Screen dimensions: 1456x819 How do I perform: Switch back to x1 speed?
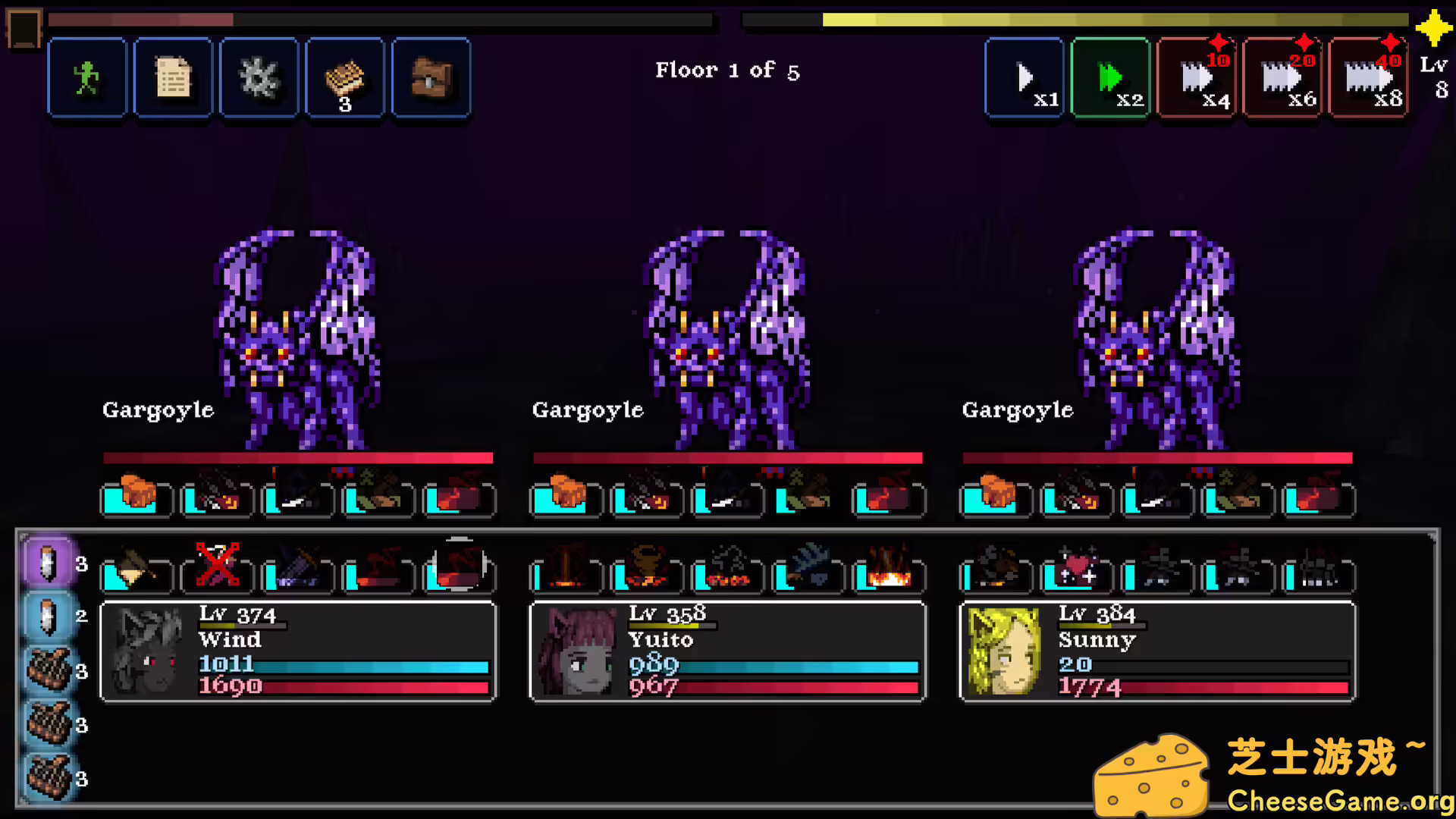pos(1024,77)
